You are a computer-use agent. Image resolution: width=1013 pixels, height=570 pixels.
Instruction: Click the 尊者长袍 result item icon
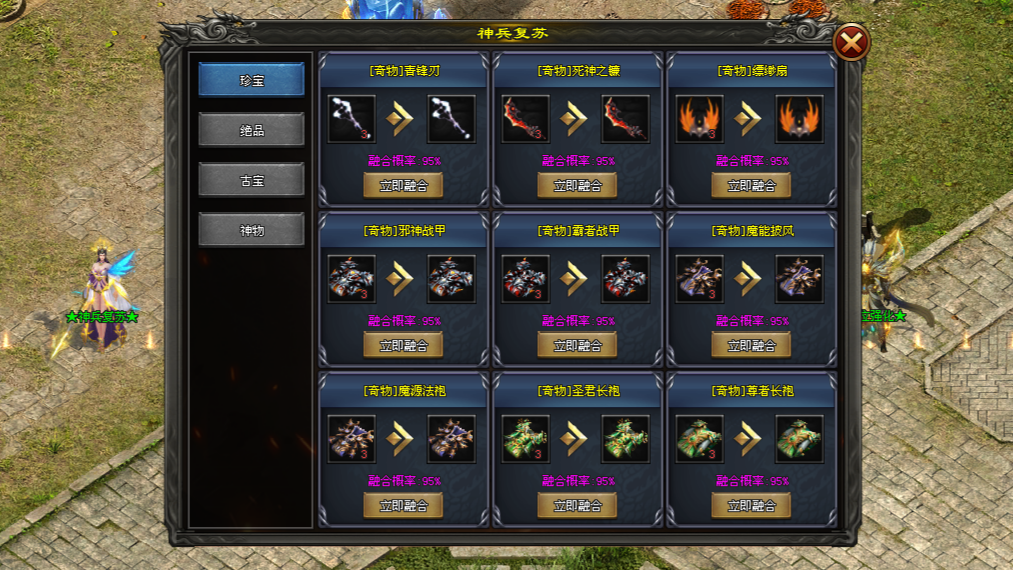[x=800, y=439]
